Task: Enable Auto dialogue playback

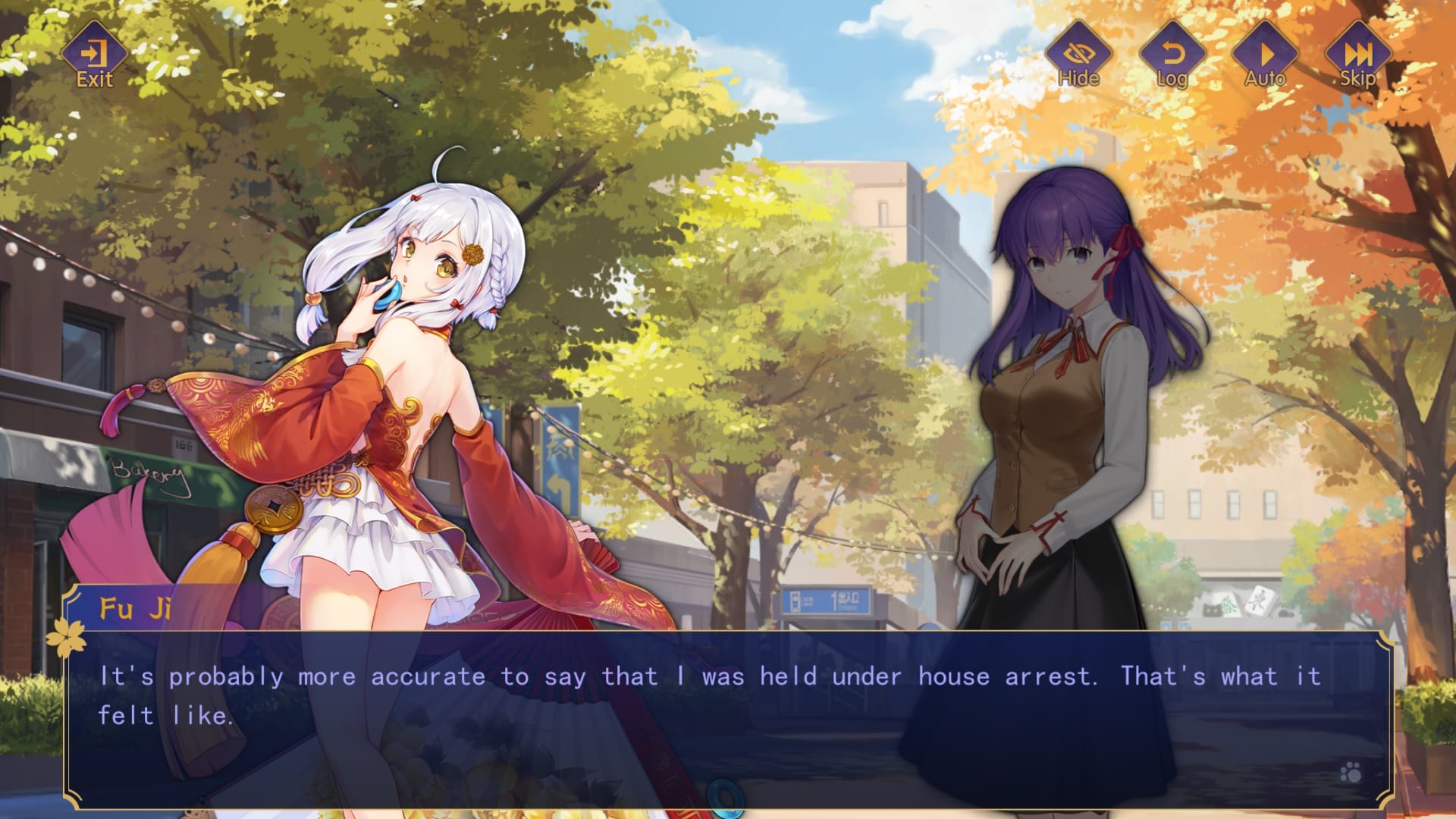Action: [1265, 56]
